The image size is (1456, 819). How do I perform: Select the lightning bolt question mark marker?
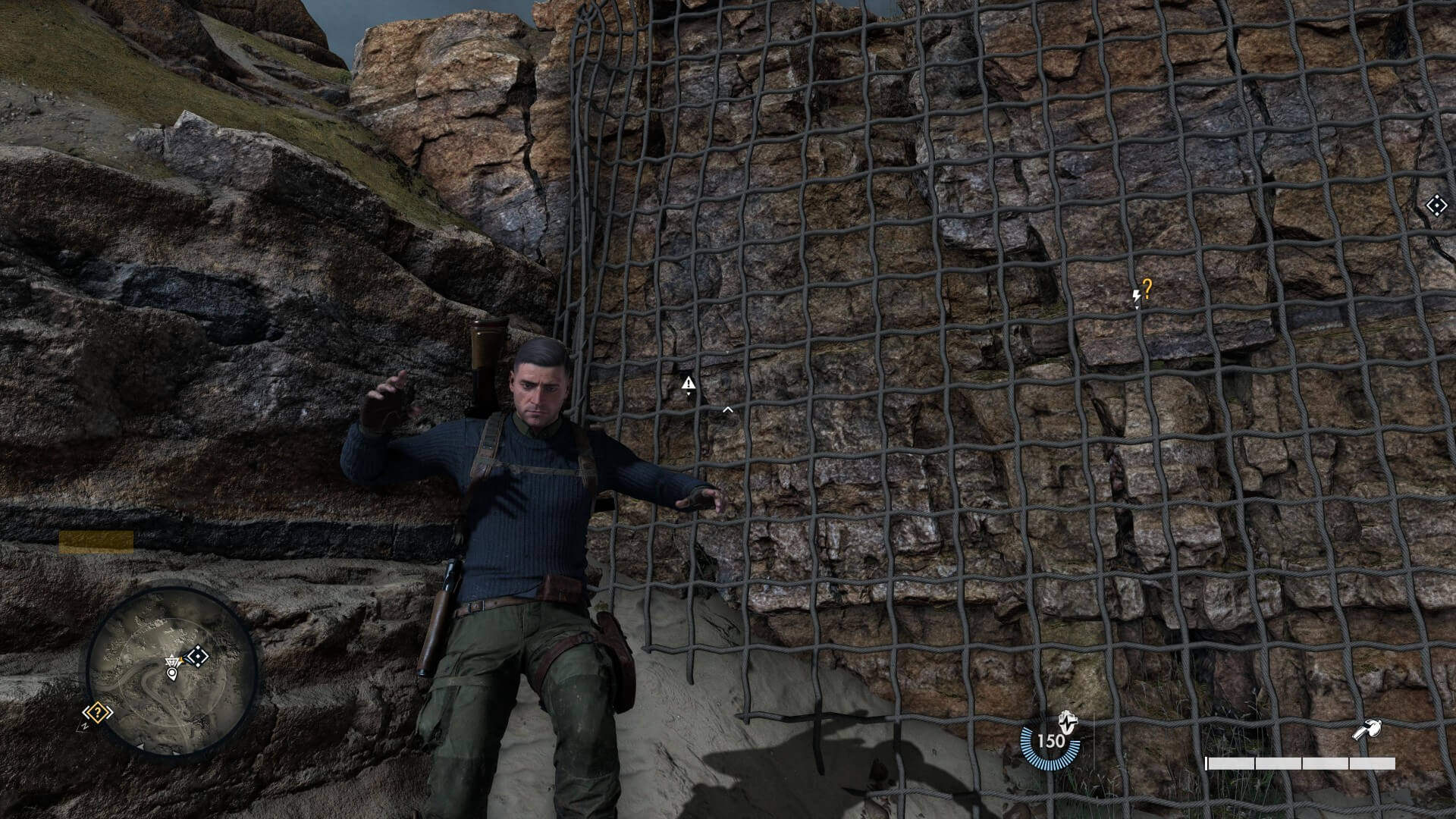click(x=1141, y=292)
